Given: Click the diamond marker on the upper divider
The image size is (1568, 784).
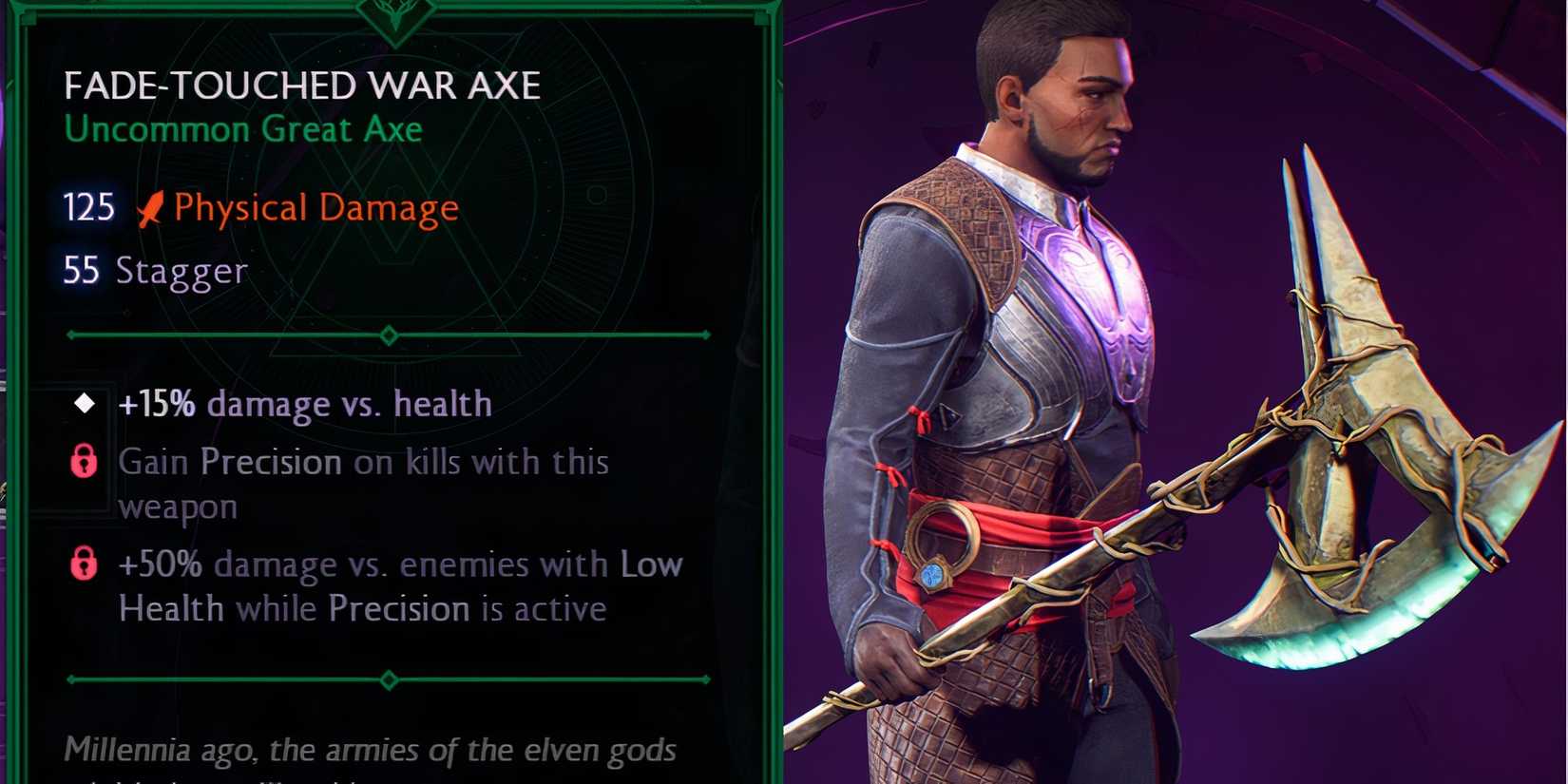Looking at the screenshot, I should [387, 335].
